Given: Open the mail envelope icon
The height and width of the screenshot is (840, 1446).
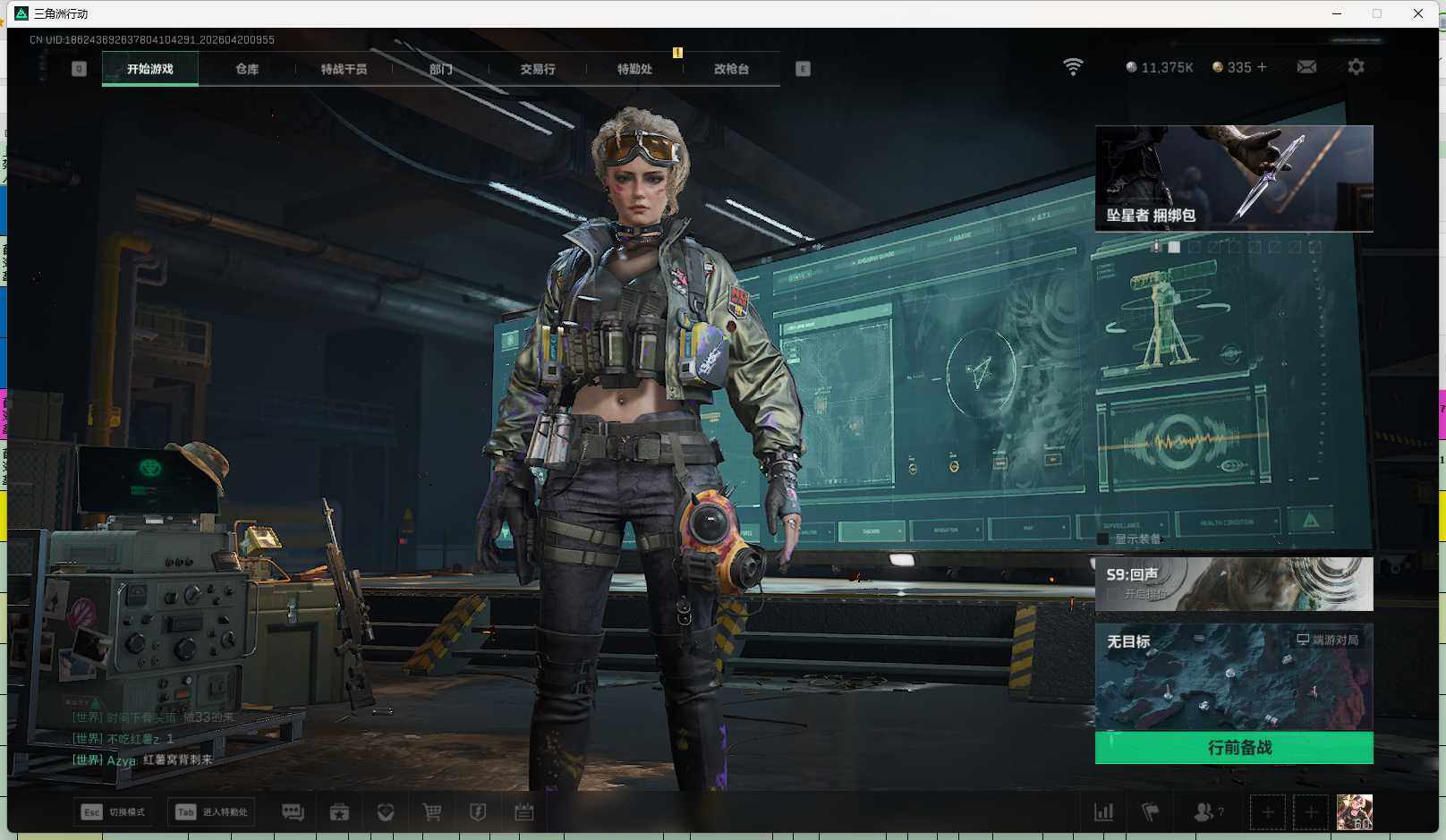Looking at the screenshot, I should click(x=1306, y=67).
